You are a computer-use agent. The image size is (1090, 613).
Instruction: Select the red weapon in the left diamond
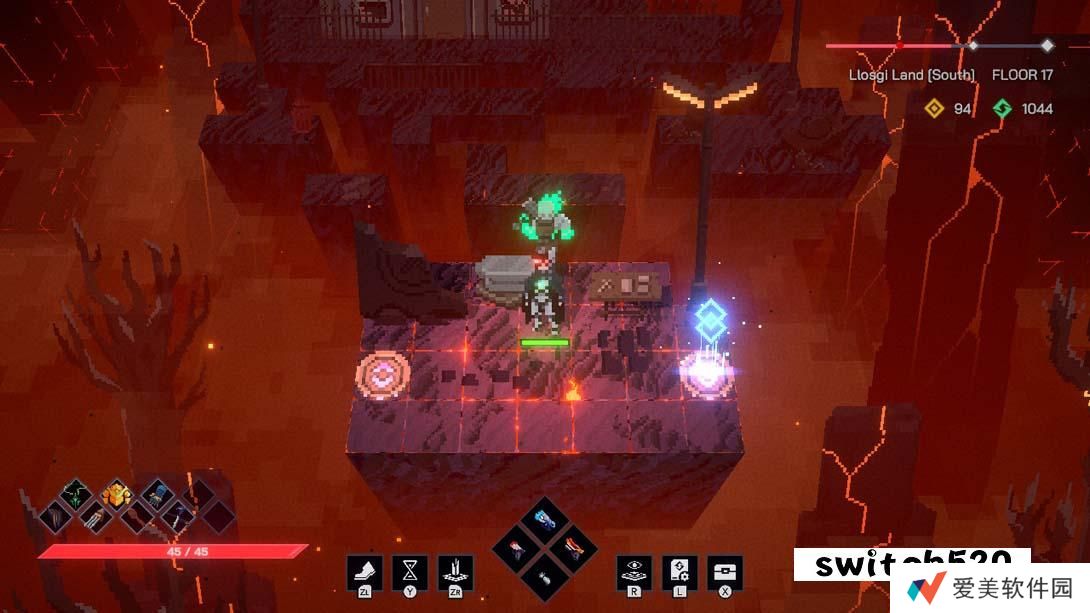click(518, 548)
